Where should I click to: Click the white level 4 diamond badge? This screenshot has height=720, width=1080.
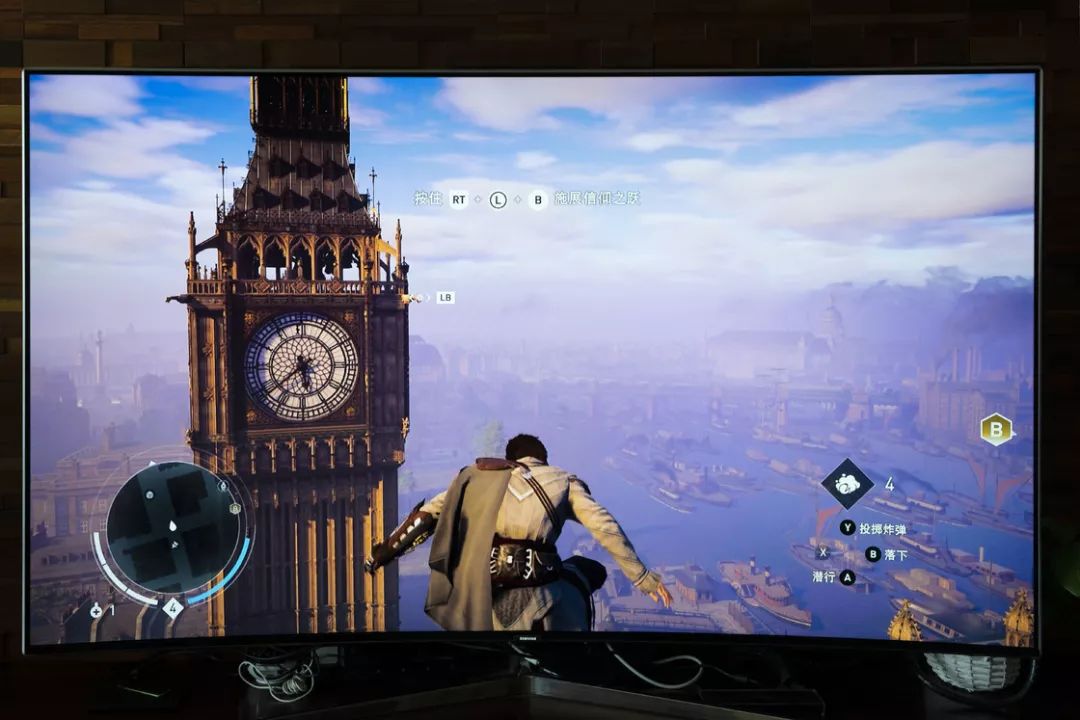(172, 607)
